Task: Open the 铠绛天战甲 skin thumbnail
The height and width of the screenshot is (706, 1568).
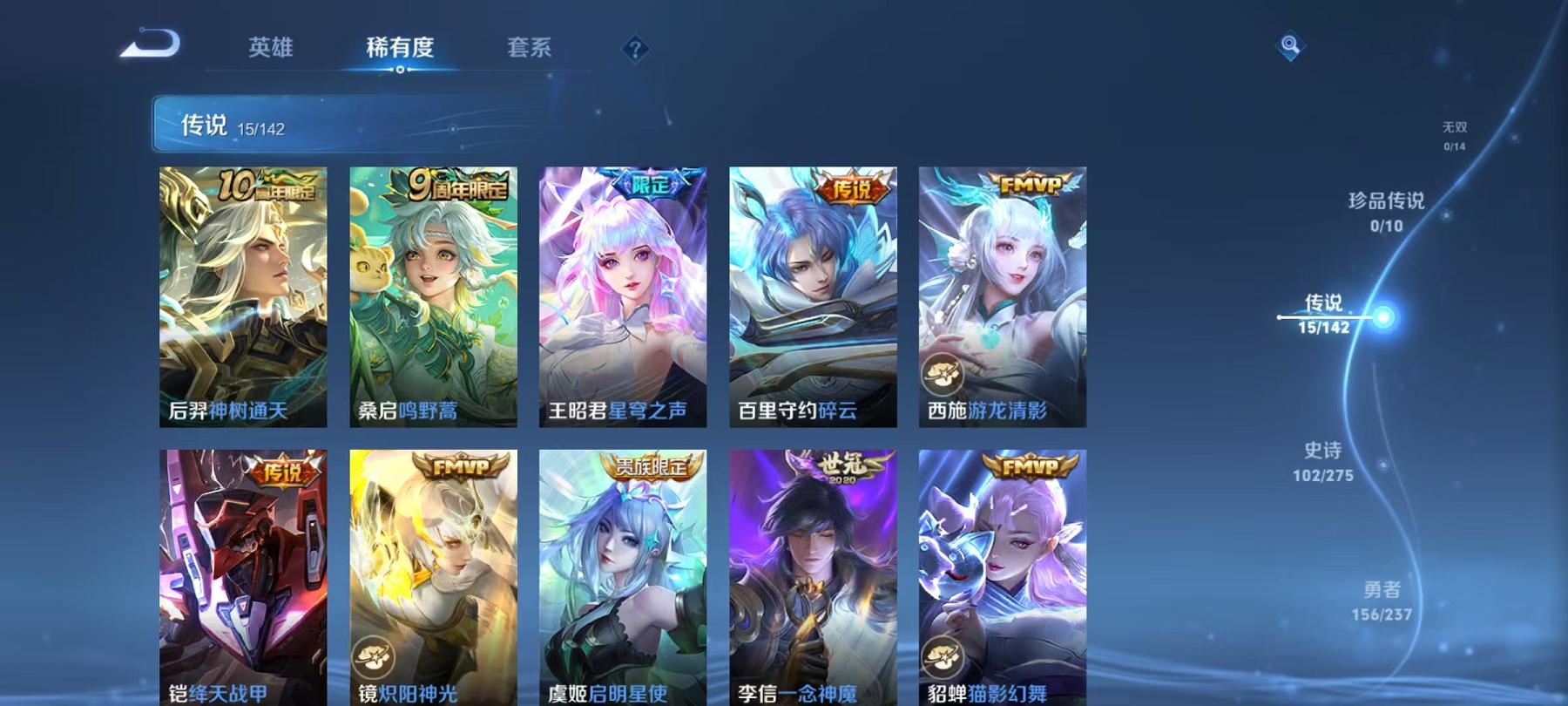Action: [242, 571]
